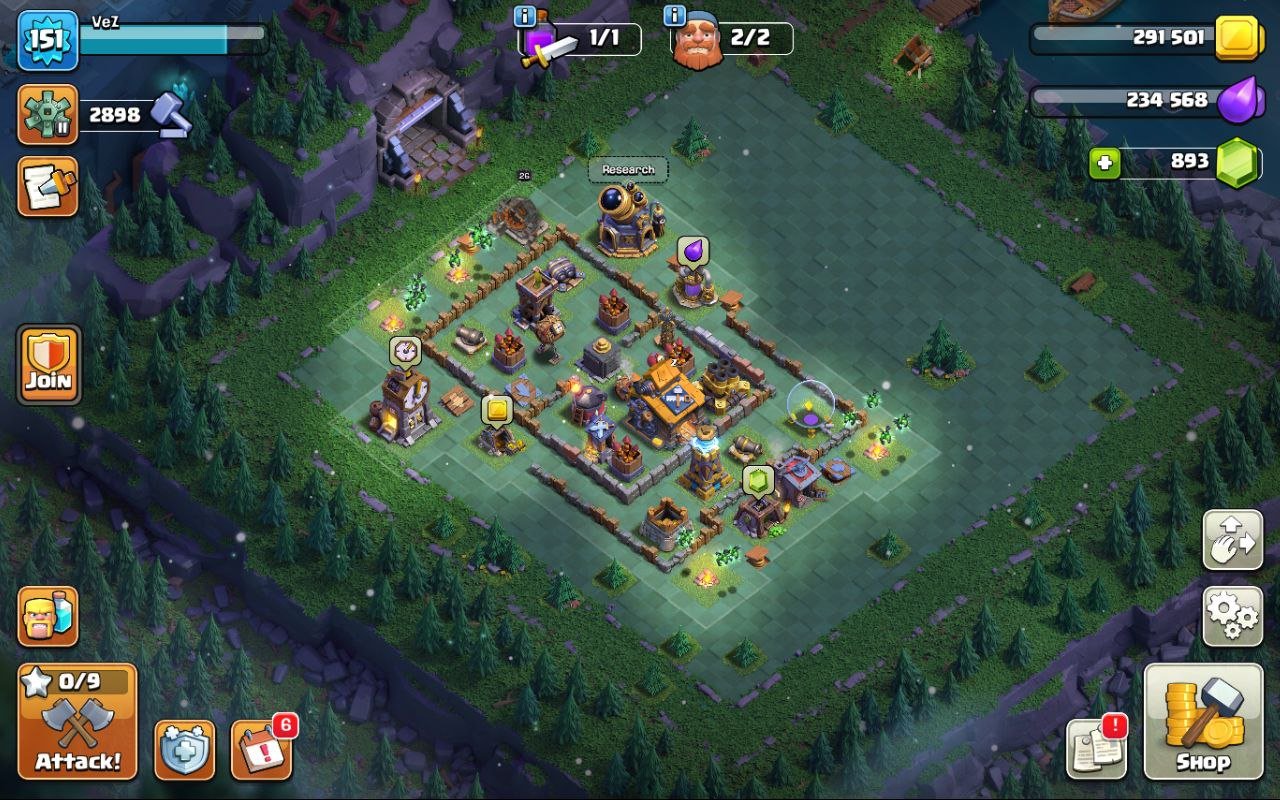Screen dimensions: 1280x800
Task: Open the Clan Join menu
Action: pyautogui.click(x=48, y=362)
